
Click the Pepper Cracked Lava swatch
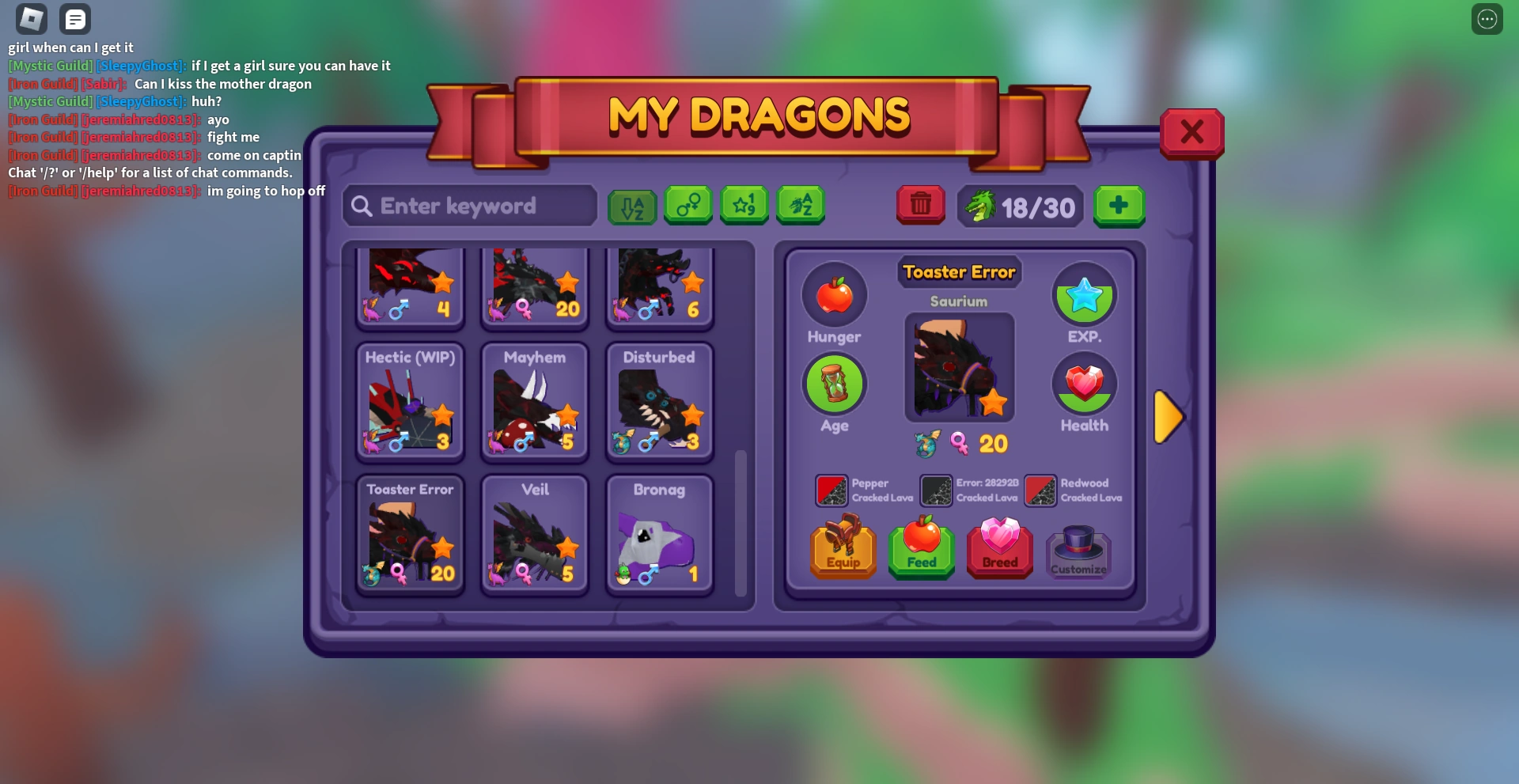click(x=833, y=490)
